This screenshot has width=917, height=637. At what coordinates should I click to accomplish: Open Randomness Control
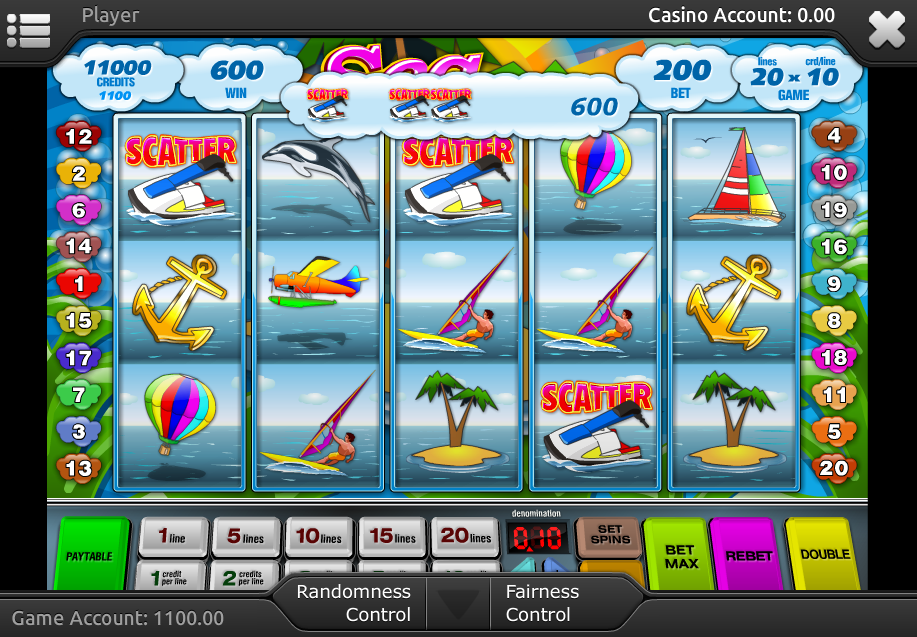click(352, 603)
